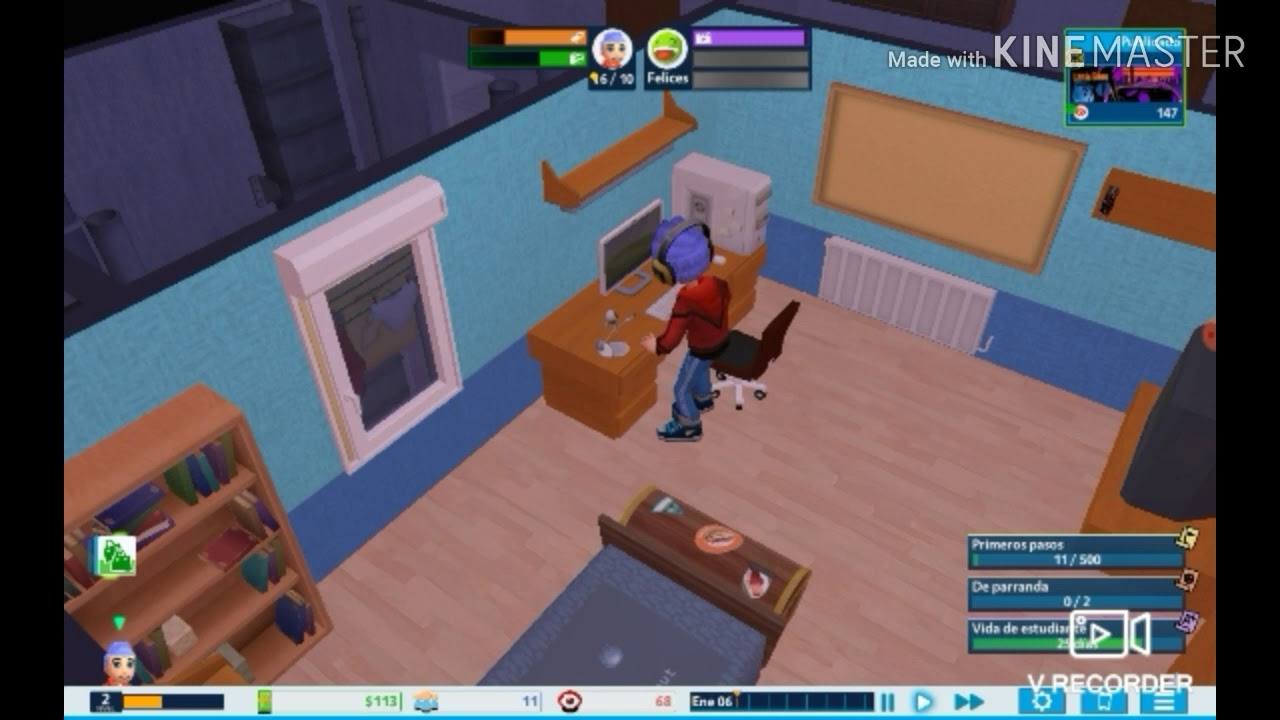1280x720 pixels.
Task: Click the red eye views icon
Action: [570, 701]
